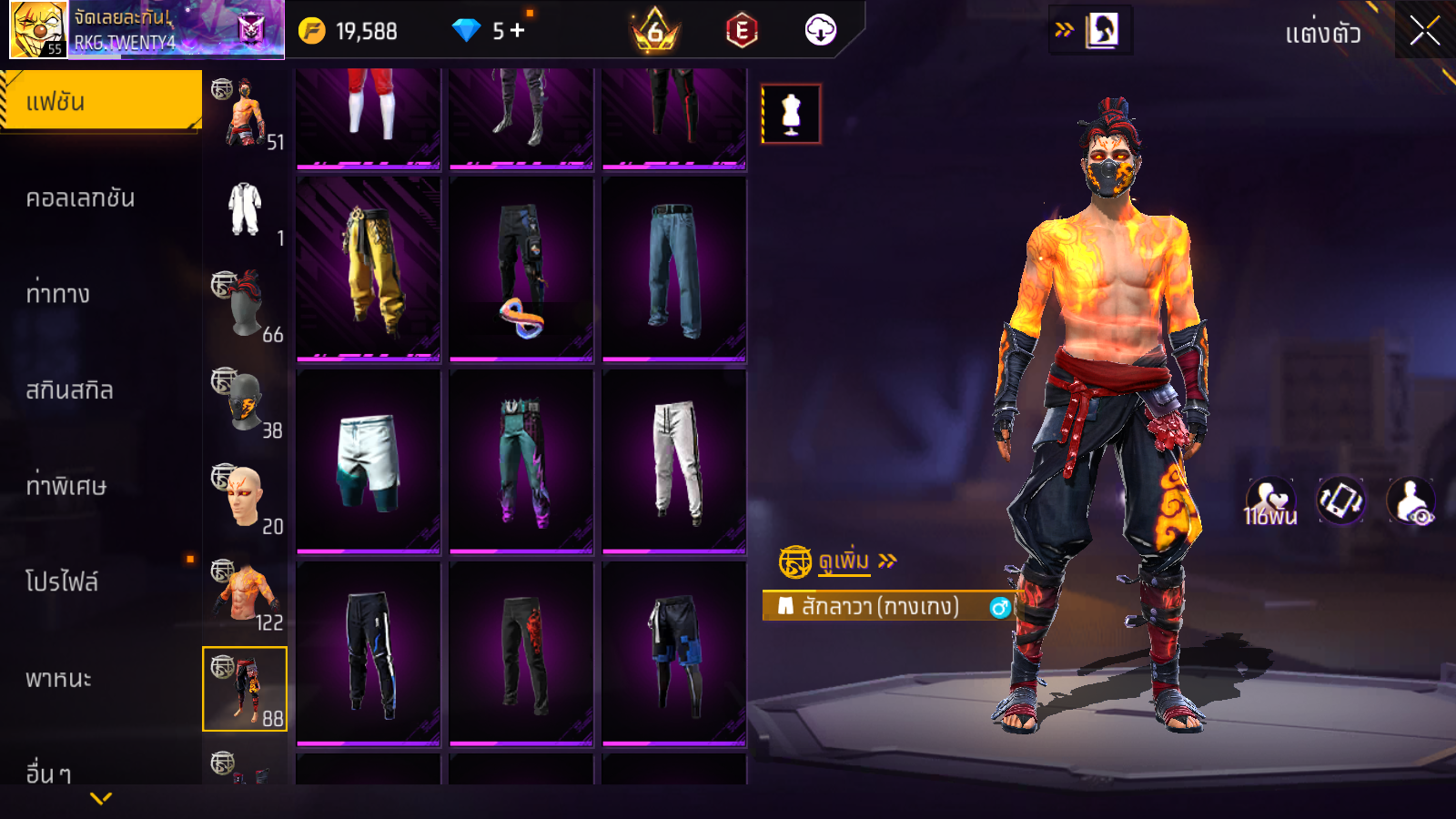Add diamonds with the plus button
The height and width of the screenshot is (819, 1456).
[518, 30]
